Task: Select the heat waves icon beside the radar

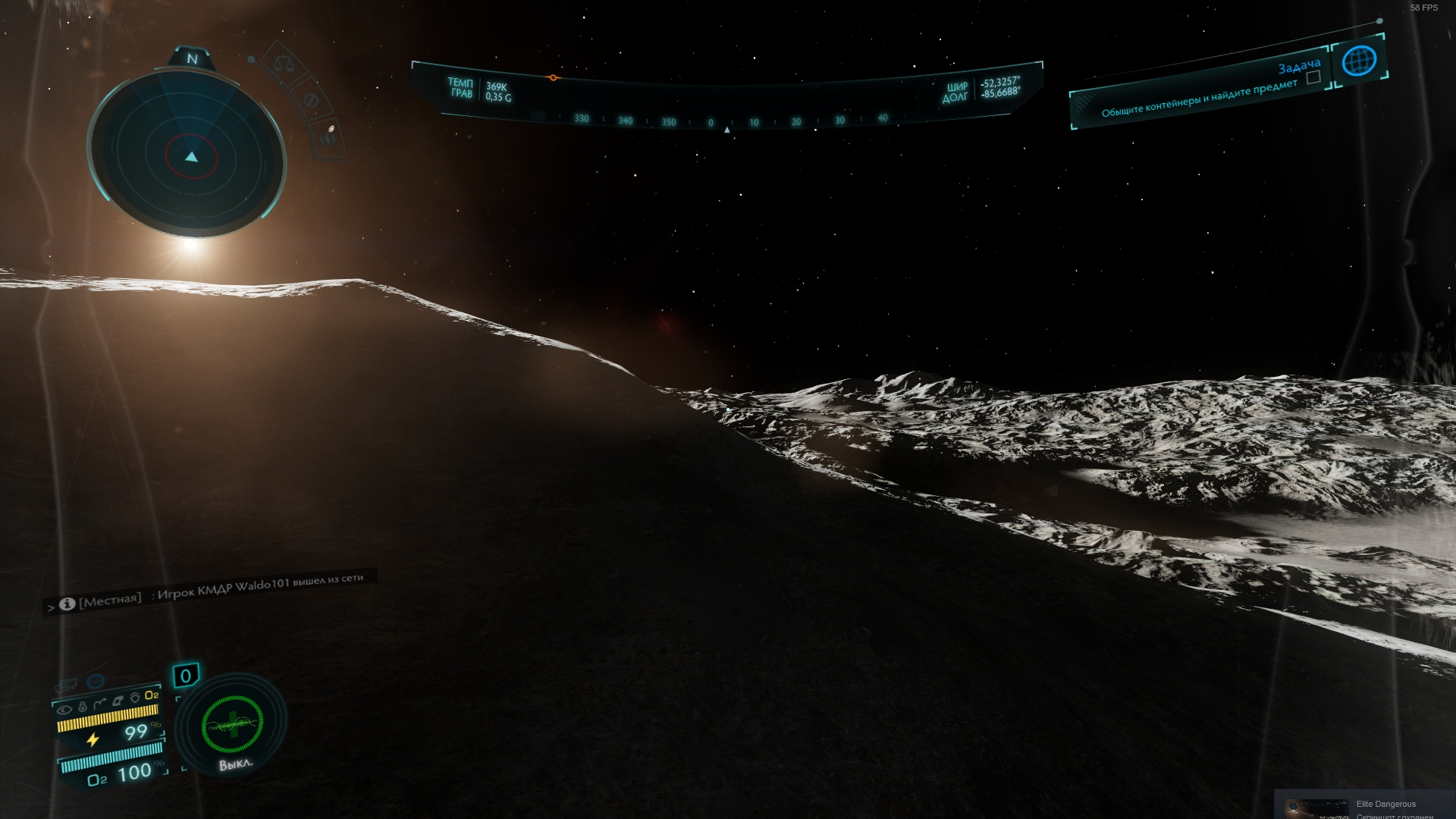Action: [329, 136]
